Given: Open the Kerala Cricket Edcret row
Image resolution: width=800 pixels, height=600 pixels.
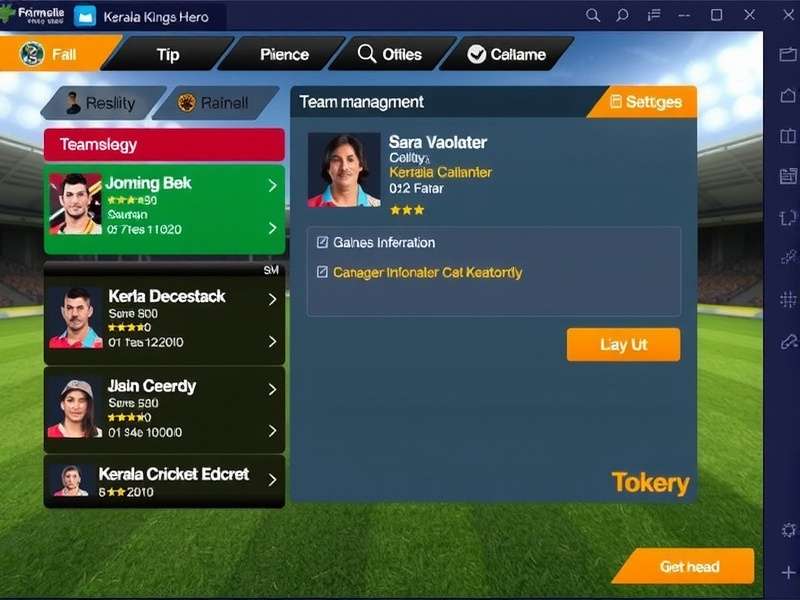Looking at the screenshot, I should (x=164, y=481).
